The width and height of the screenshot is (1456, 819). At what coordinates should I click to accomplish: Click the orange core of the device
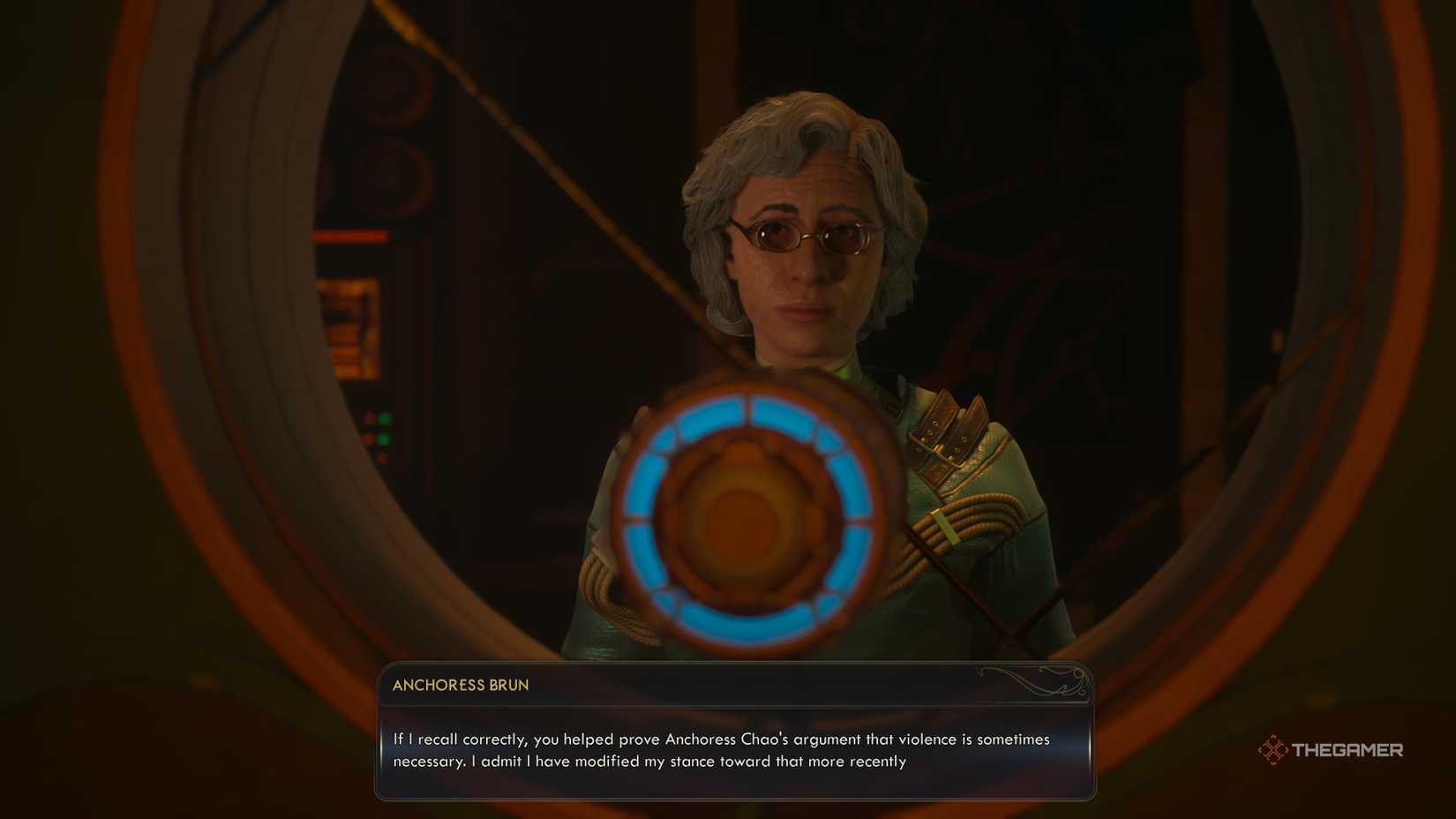744,519
